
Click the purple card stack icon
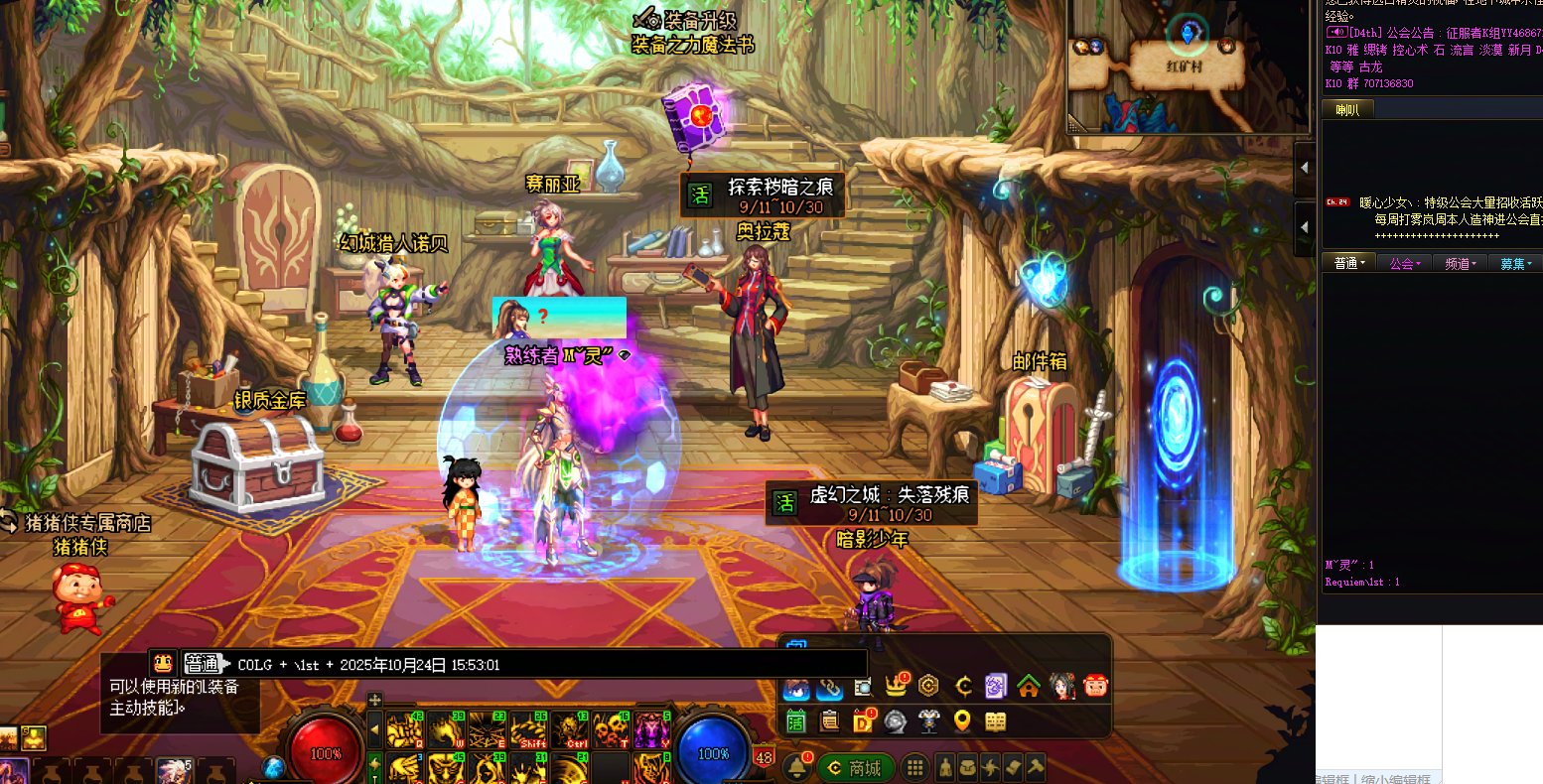[996, 686]
